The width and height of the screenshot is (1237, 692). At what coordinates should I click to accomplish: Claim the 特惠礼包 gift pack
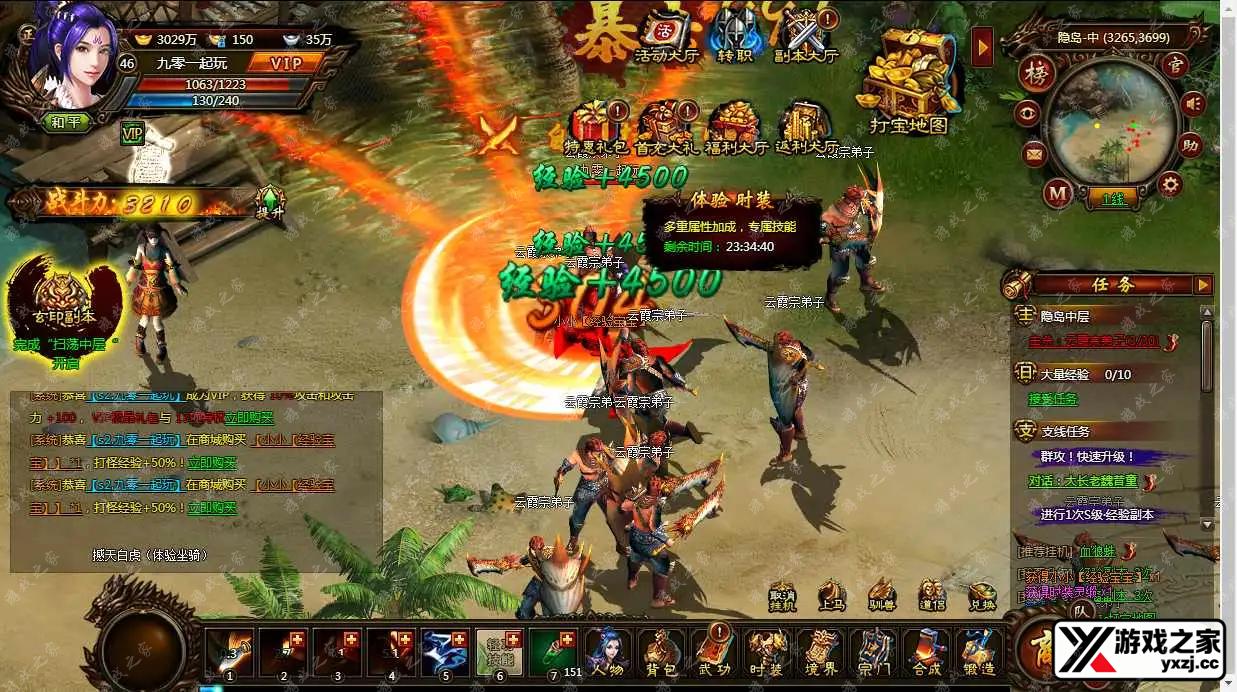tap(599, 125)
